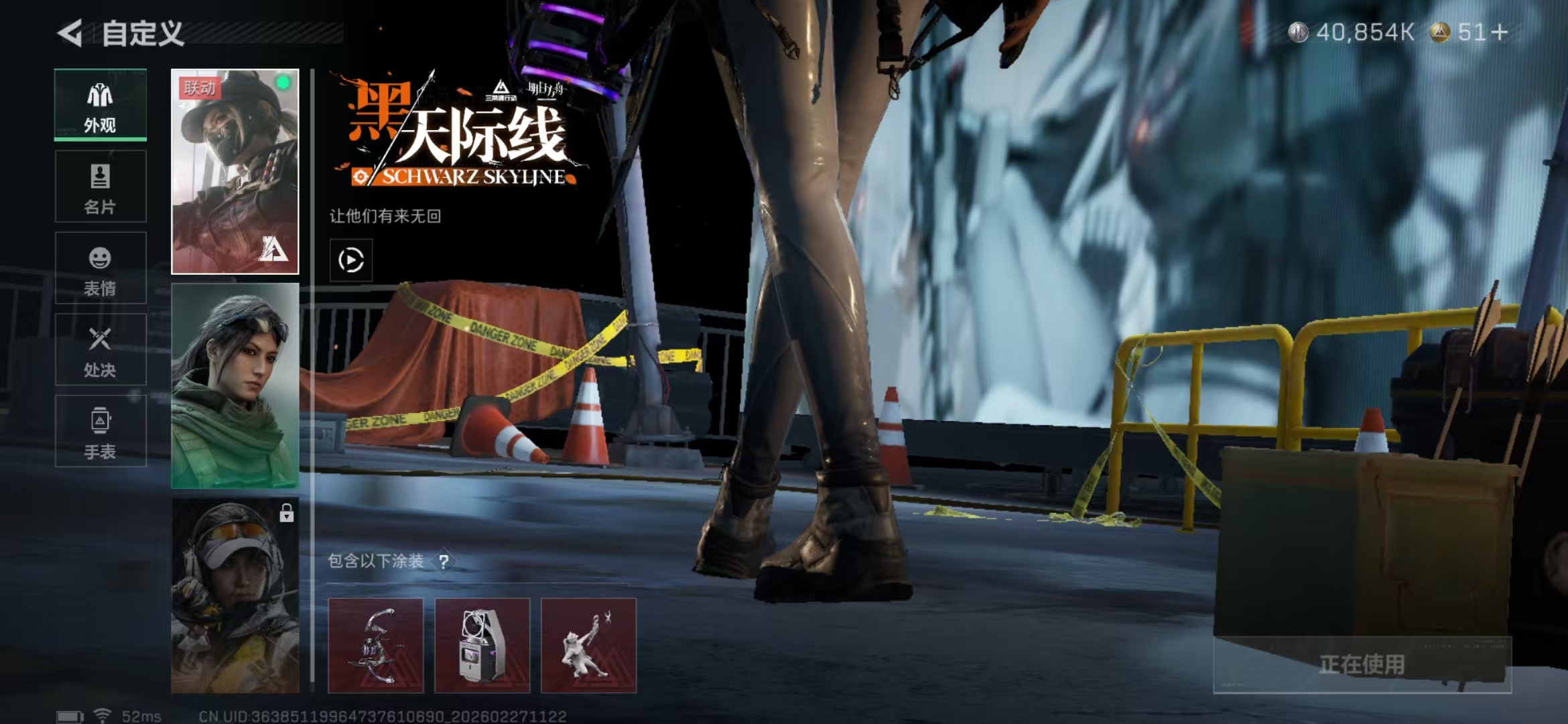Viewport: 1568px width, 724px height.
Task: Go back using the arrow beside 自定义
Action: click(70, 33)
